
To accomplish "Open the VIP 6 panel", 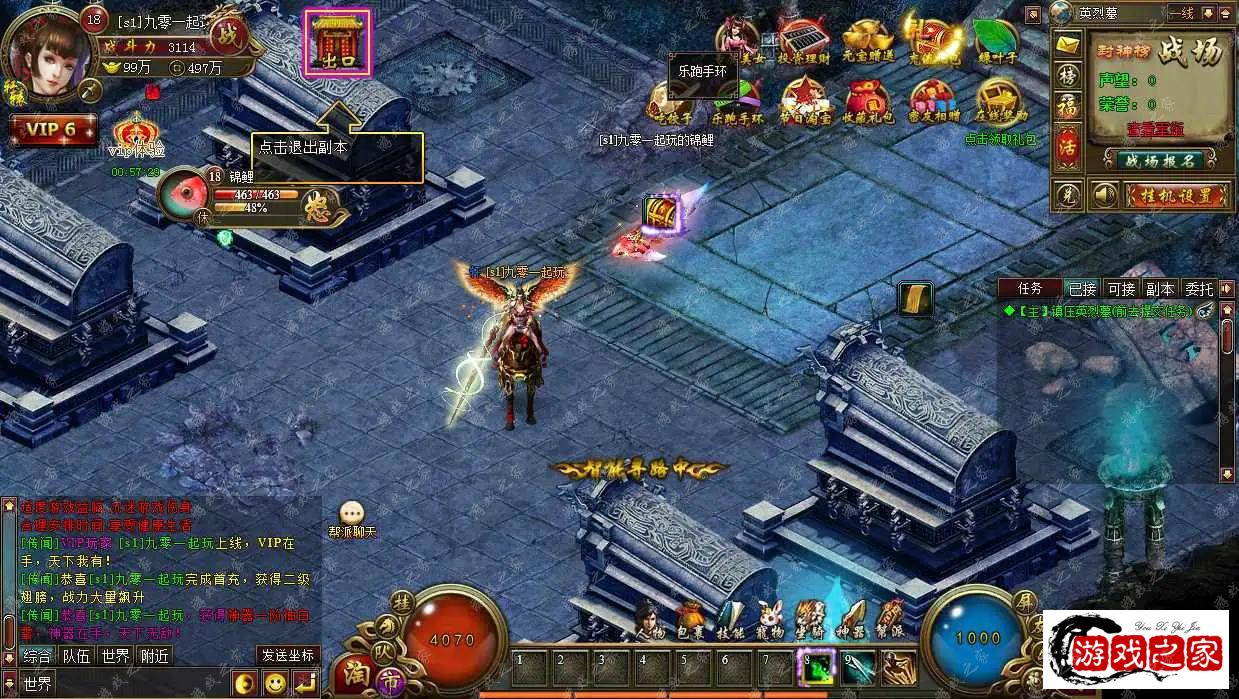I will pyautogui.click(x=52, y=130).
